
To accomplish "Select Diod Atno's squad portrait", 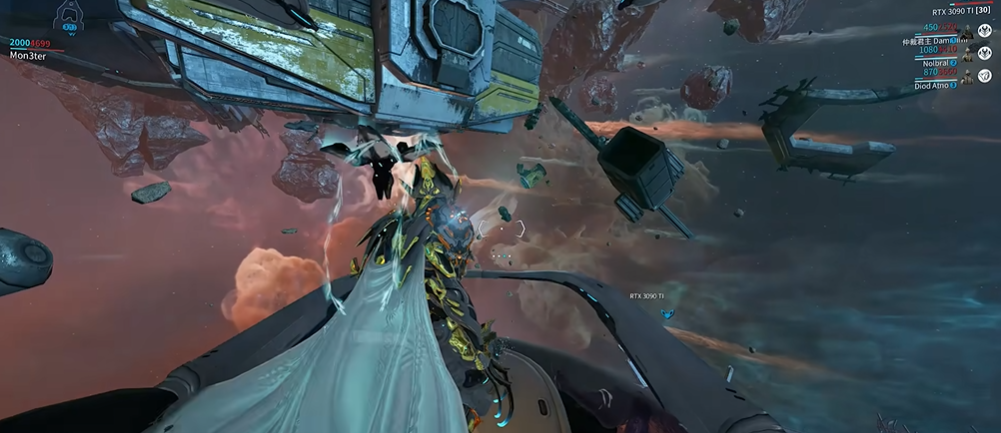I will pos(967,79).
